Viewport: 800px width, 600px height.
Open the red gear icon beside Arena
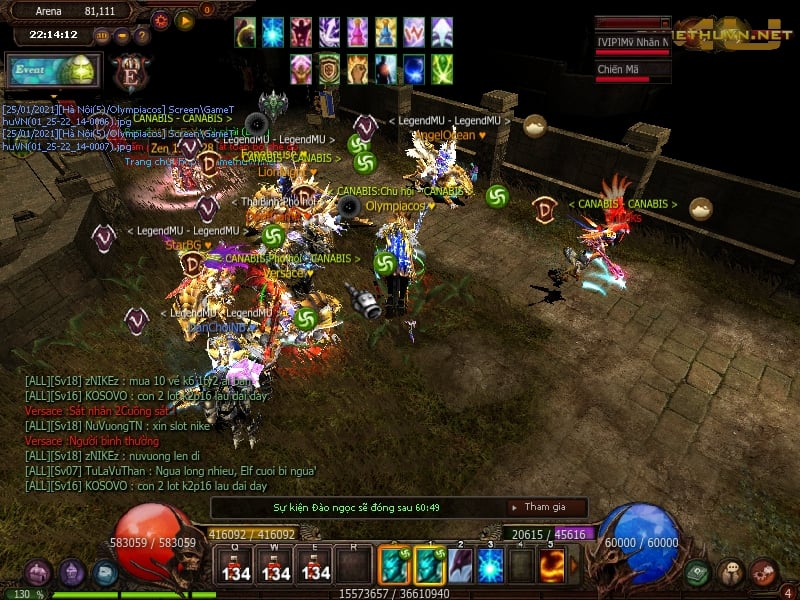161,20
